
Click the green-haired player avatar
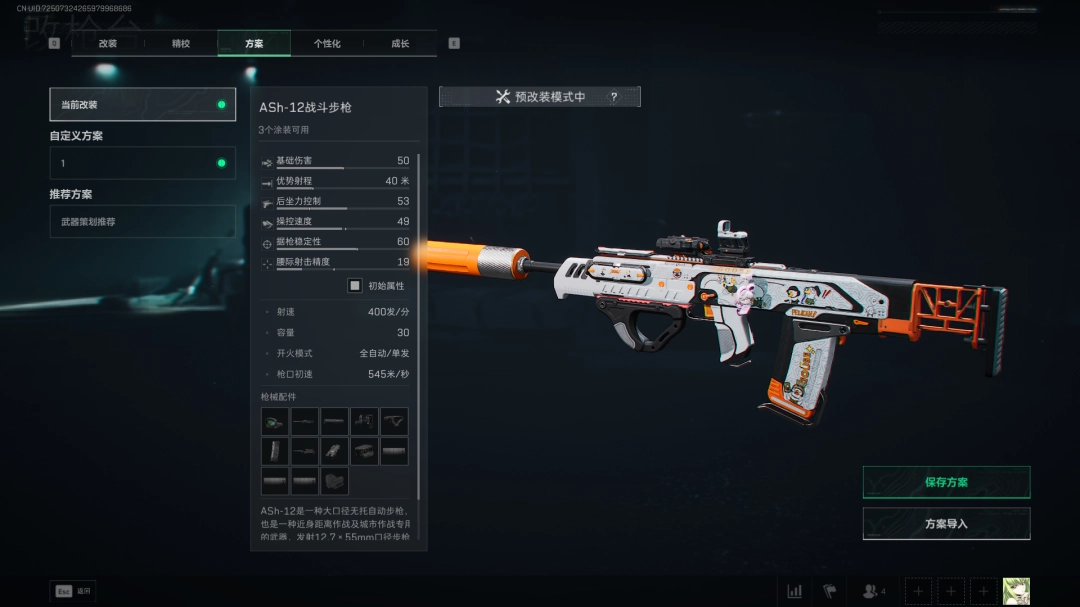tap(1016, 591)
